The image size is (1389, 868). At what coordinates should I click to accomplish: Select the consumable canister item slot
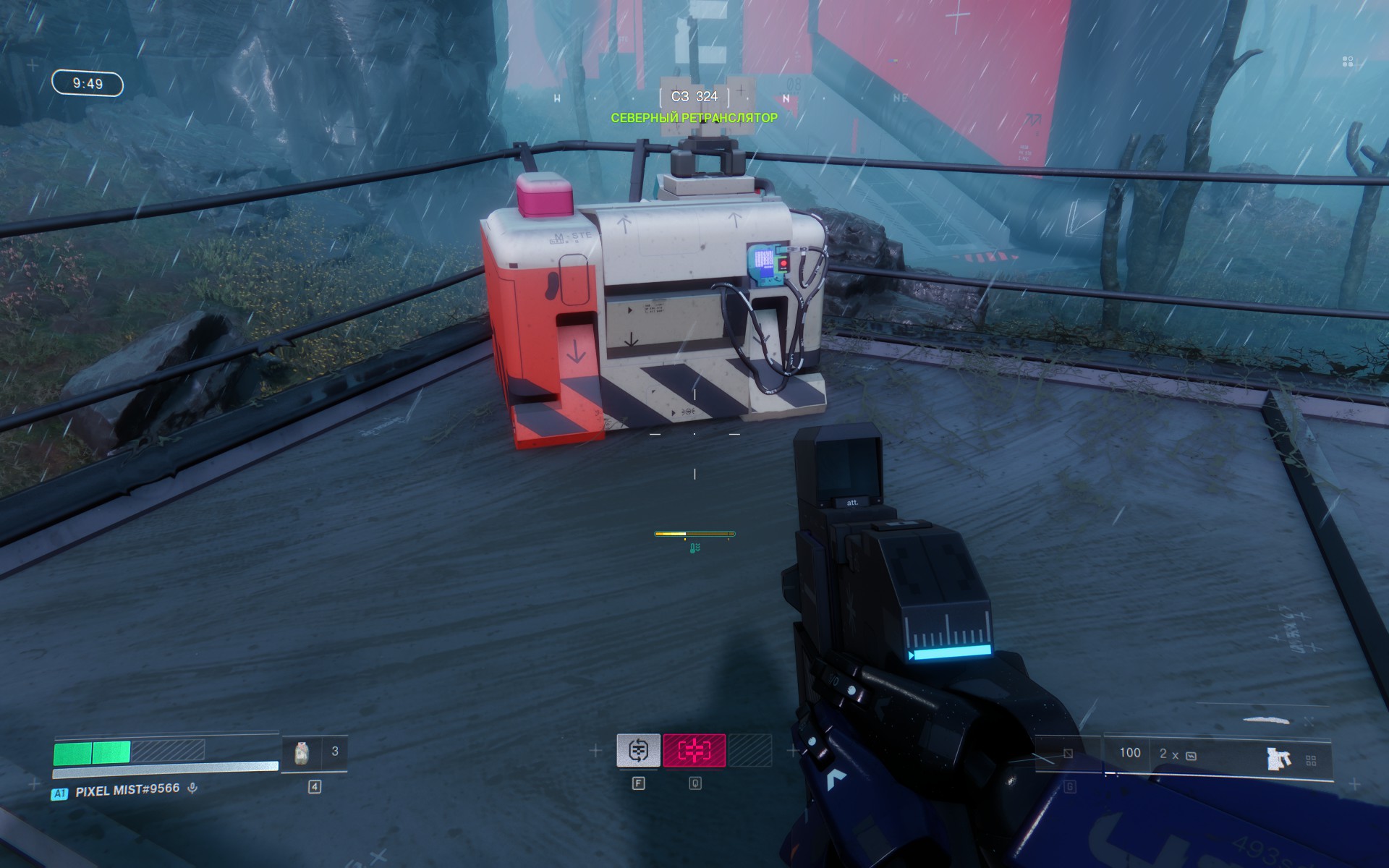pos(303,754)
